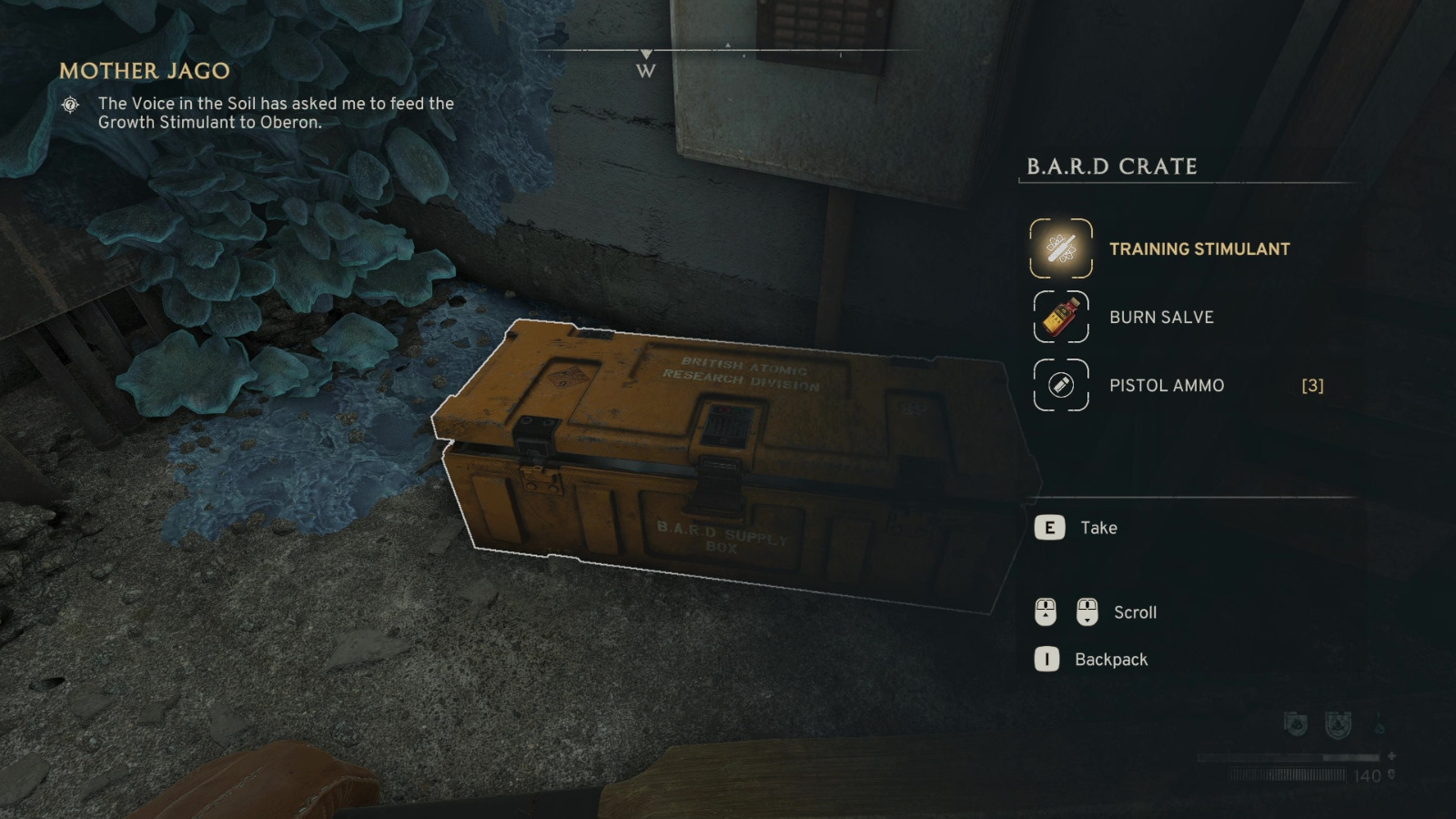Click the Training Stimulant icon

1061,248
